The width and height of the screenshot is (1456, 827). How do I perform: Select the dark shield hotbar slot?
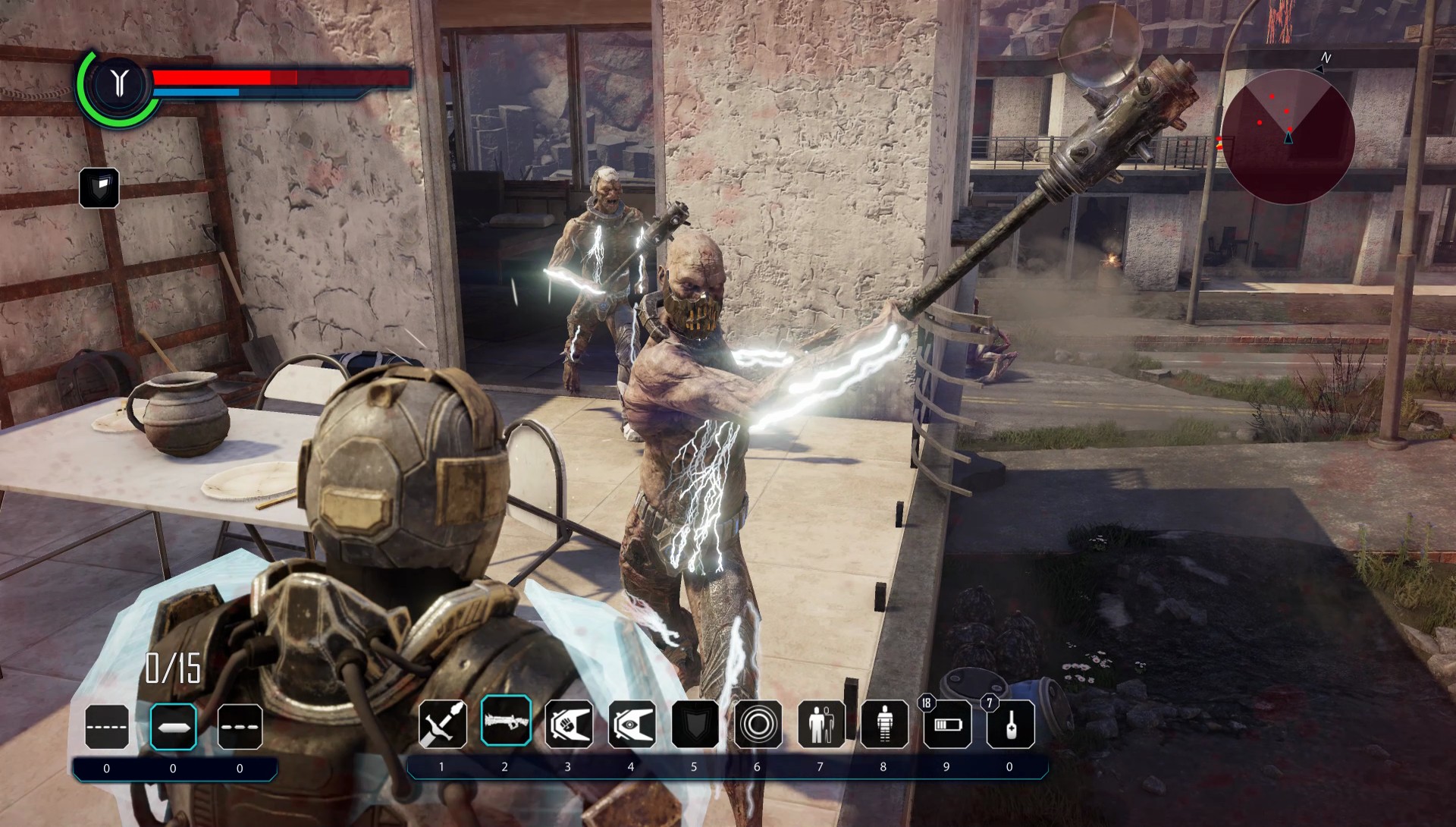pyautogui.click(x=695, y=724)
